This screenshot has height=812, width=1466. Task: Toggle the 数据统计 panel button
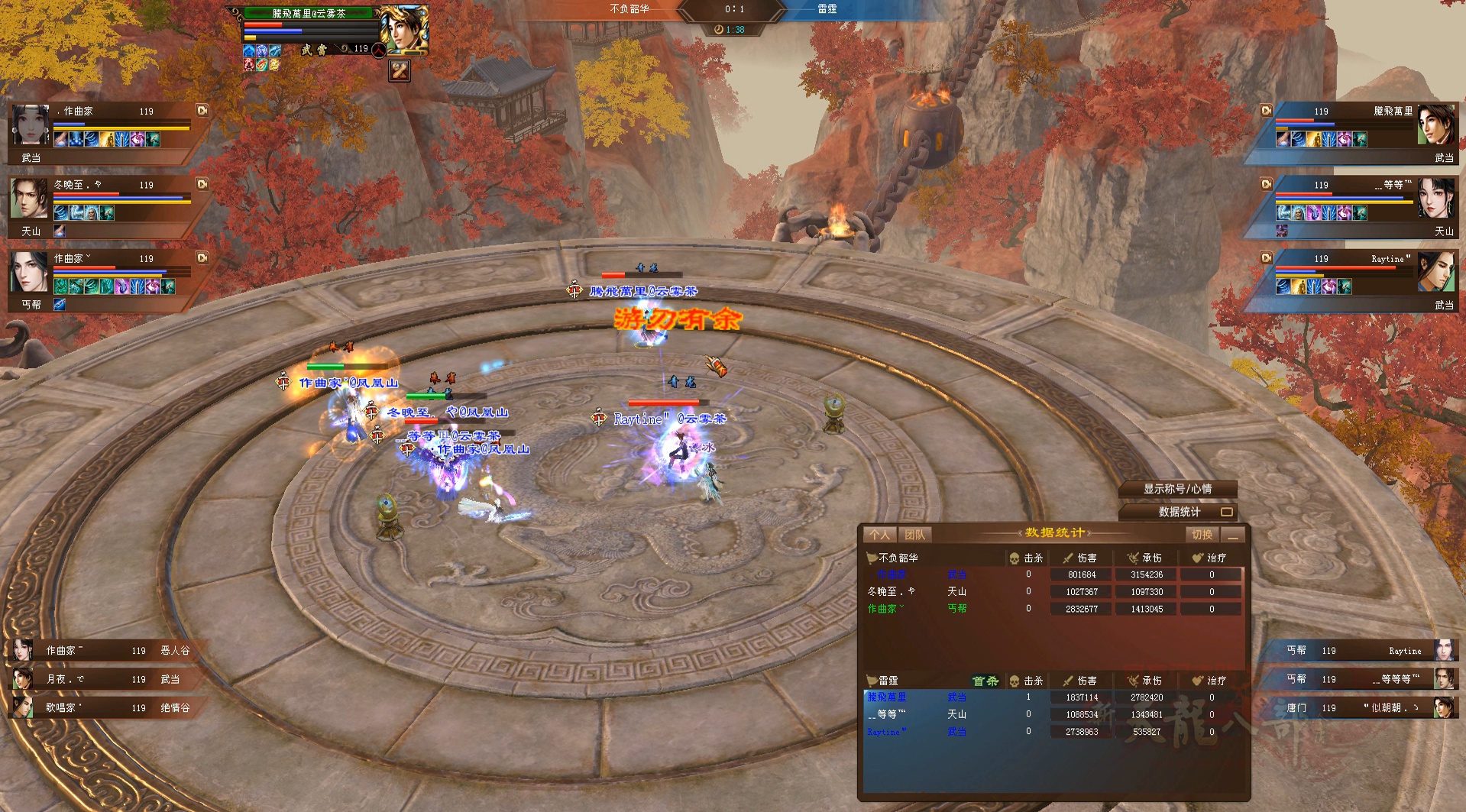1179,512
